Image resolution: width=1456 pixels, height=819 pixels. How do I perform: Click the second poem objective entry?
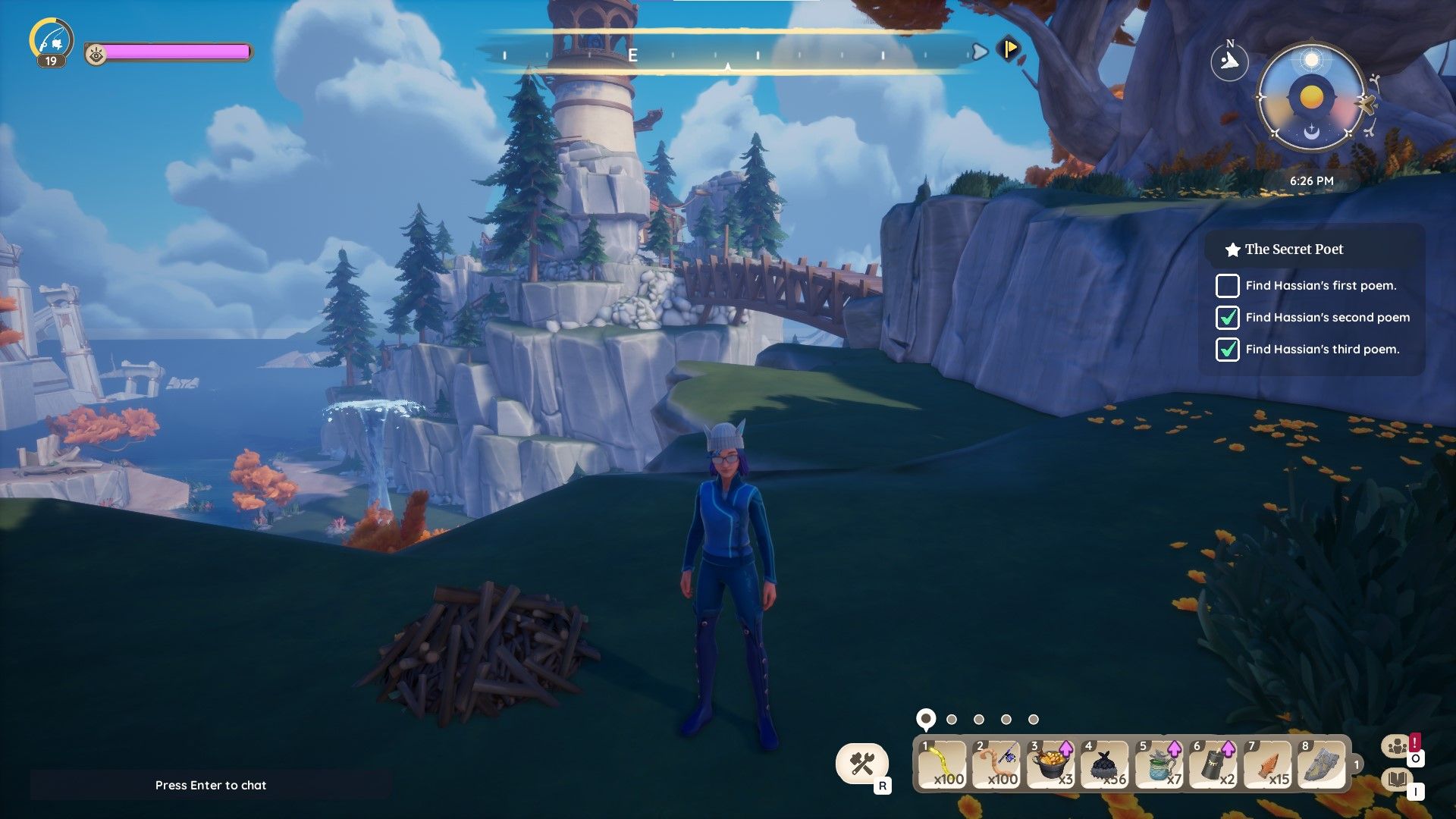1327,318
